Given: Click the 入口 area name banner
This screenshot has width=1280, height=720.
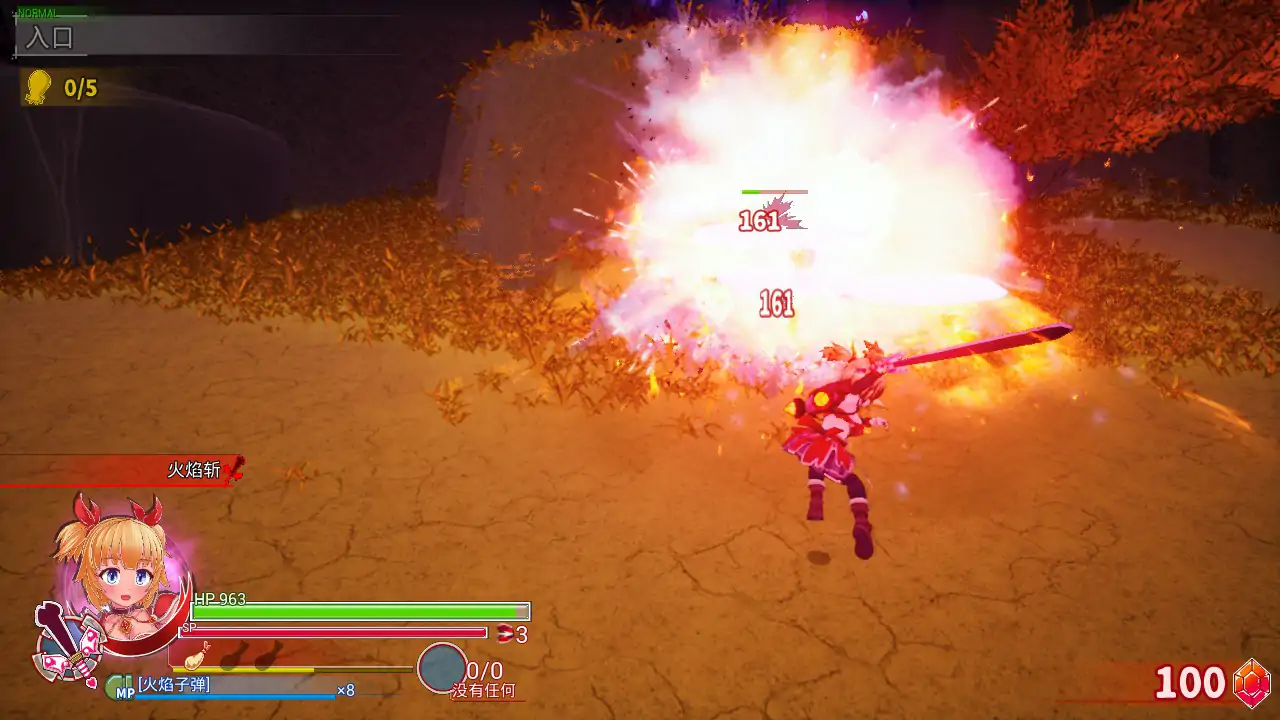Looking at the screenshot, I should point(50,39).
